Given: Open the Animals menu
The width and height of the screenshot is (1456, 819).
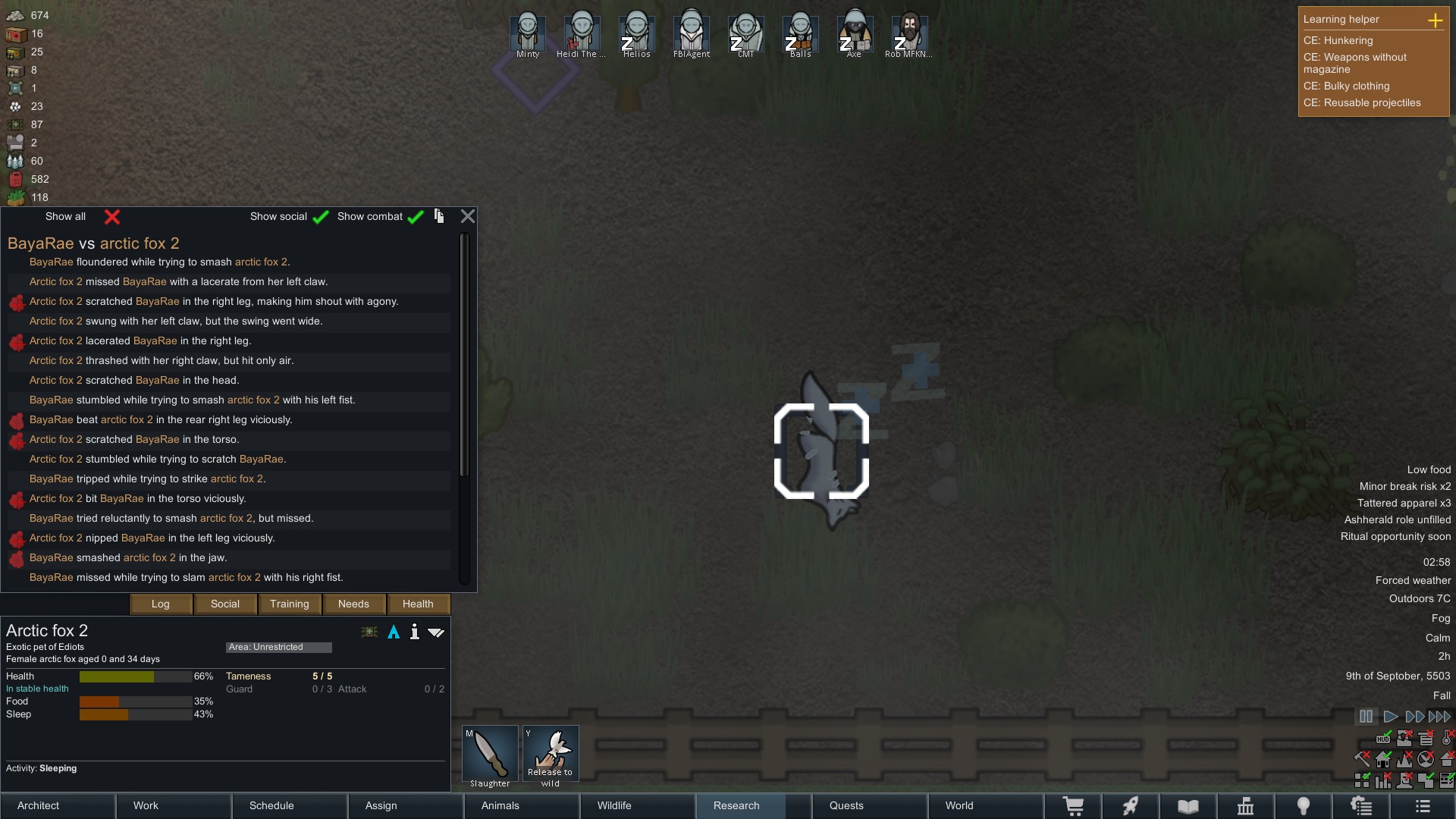Looking at the screenshot, I should click(x=522, y=805).
